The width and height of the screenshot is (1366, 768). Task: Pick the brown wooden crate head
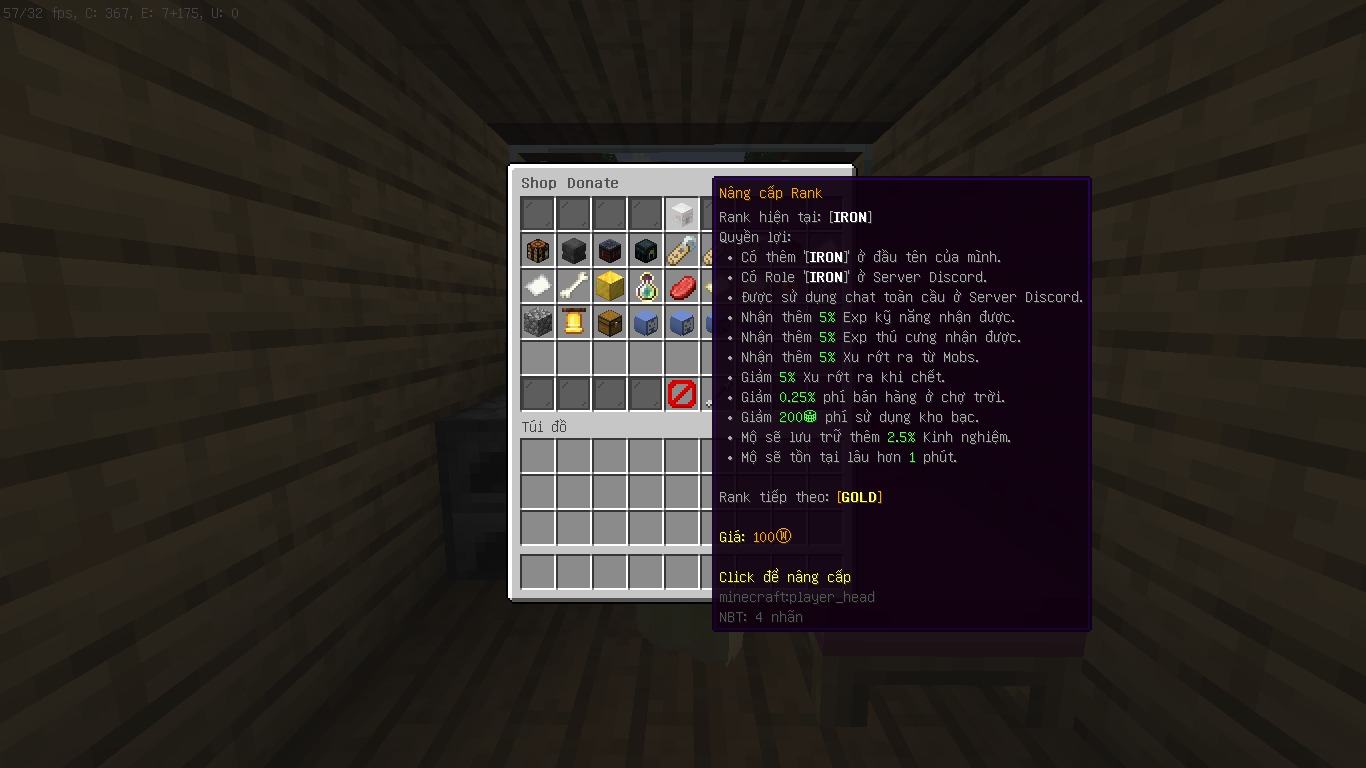click(537, 250)
